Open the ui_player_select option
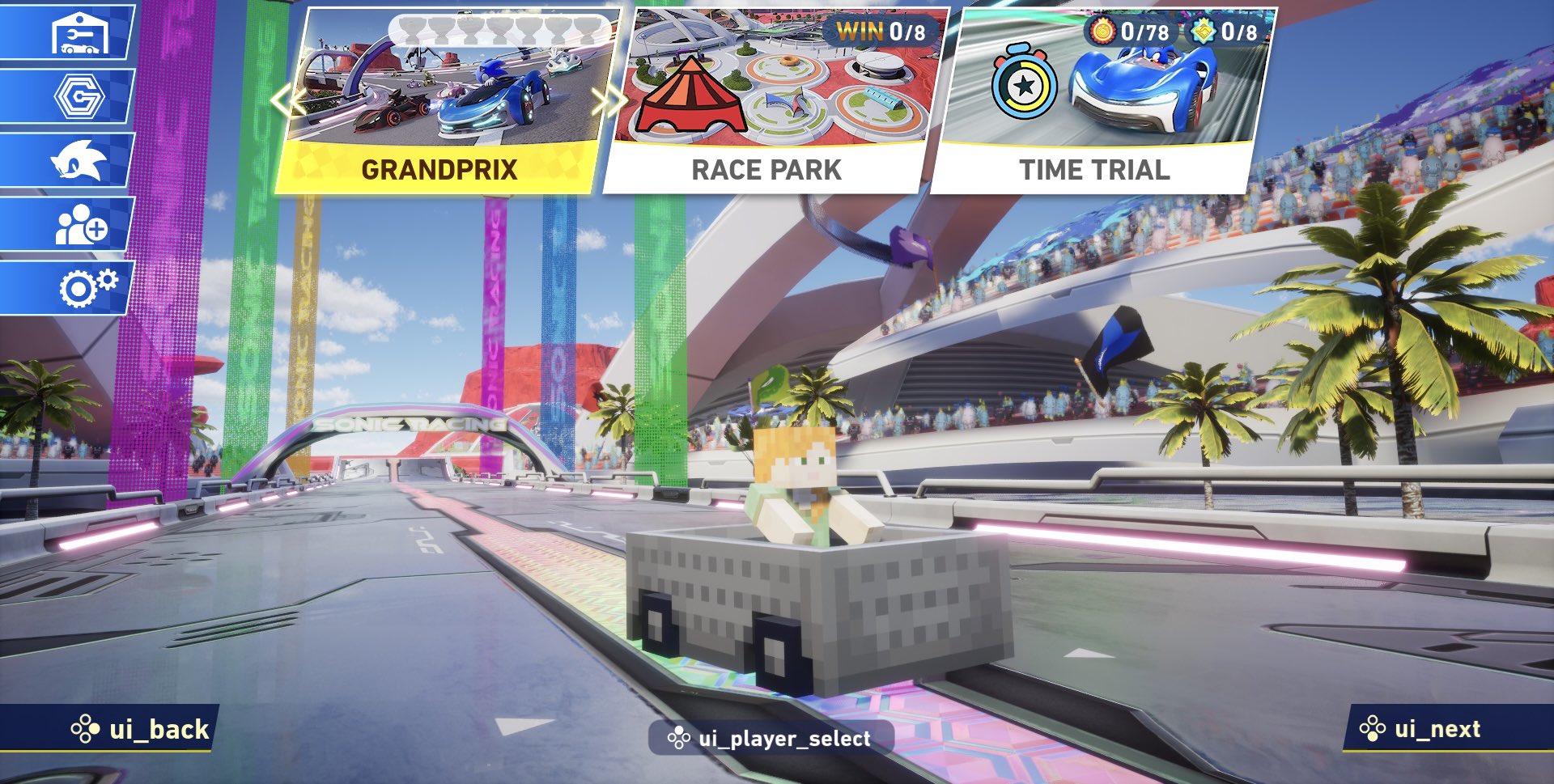Viewport: 1554px width, 784px height. [770, 739]
